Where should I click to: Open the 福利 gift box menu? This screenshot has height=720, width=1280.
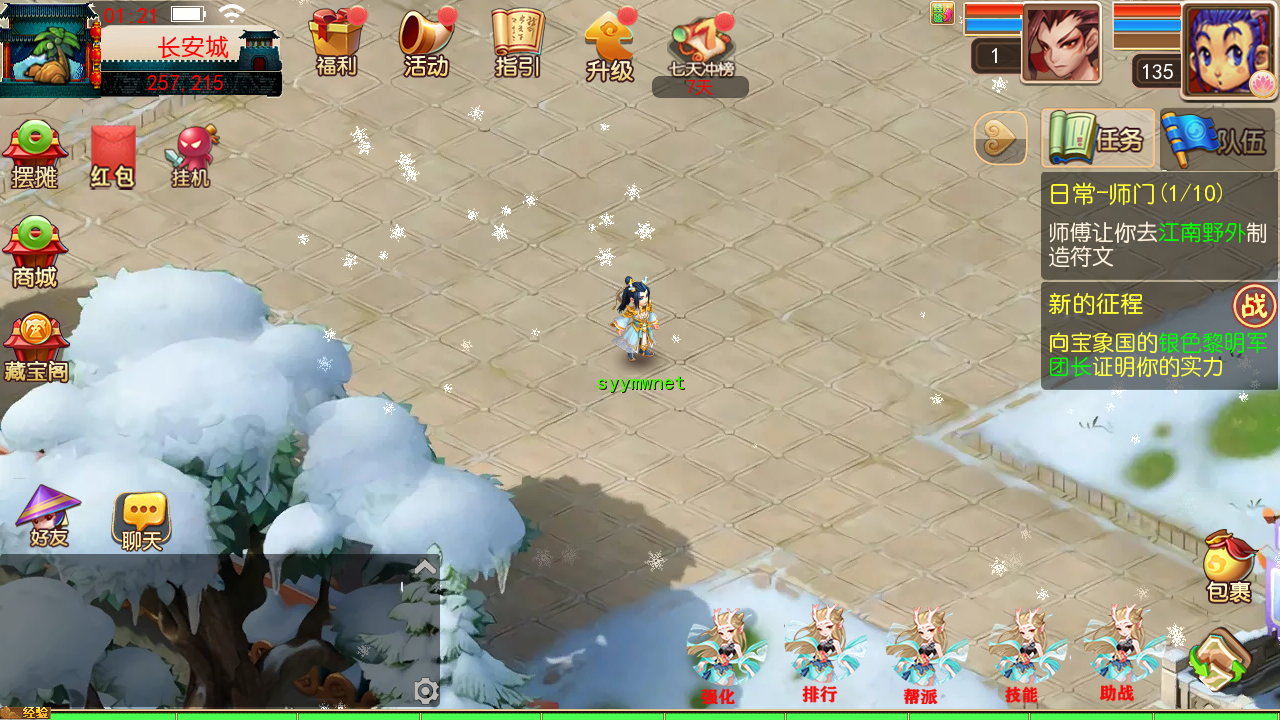pos(336,44)
